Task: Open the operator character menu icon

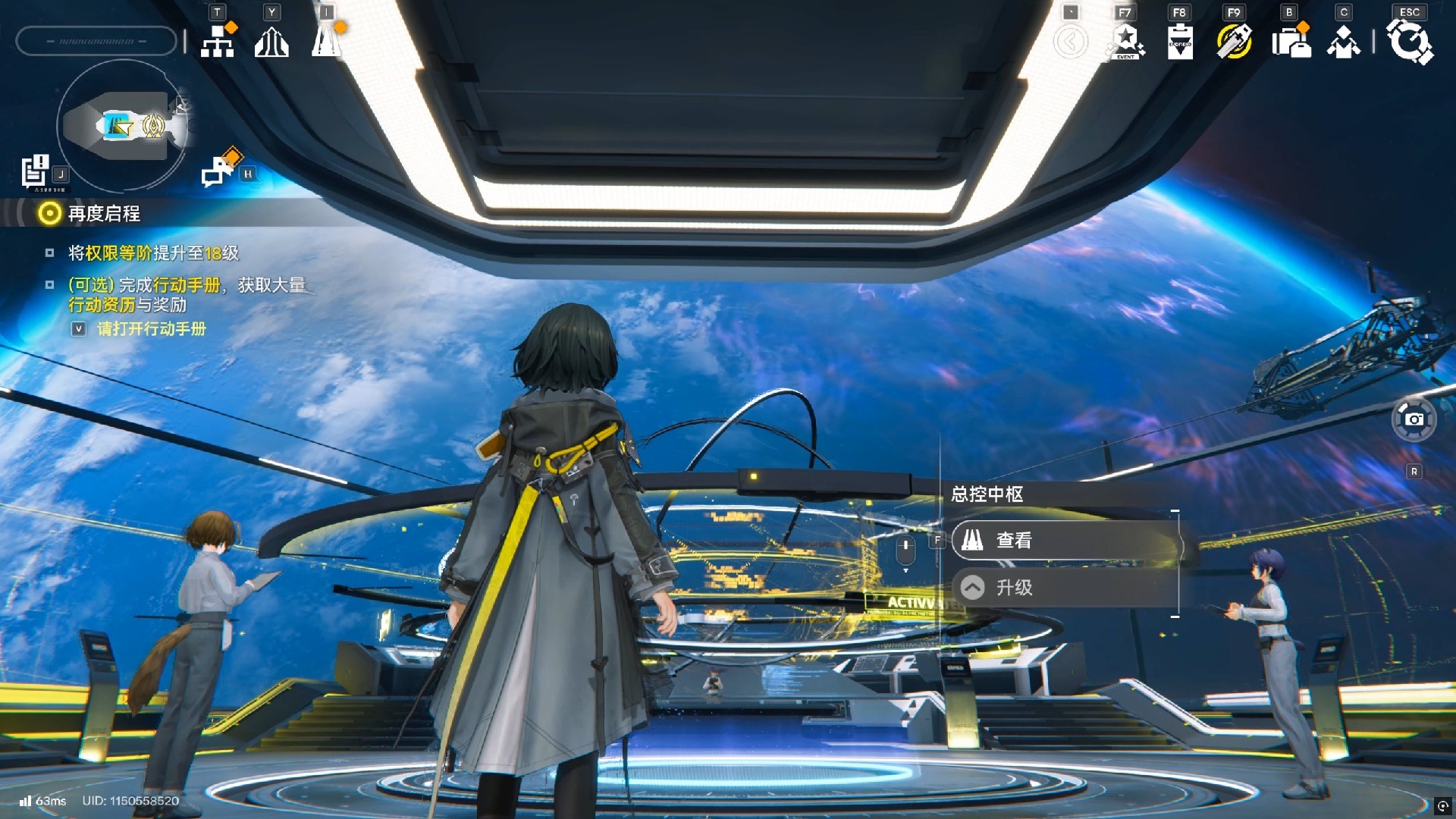Action: click(x=1344, y=42)
